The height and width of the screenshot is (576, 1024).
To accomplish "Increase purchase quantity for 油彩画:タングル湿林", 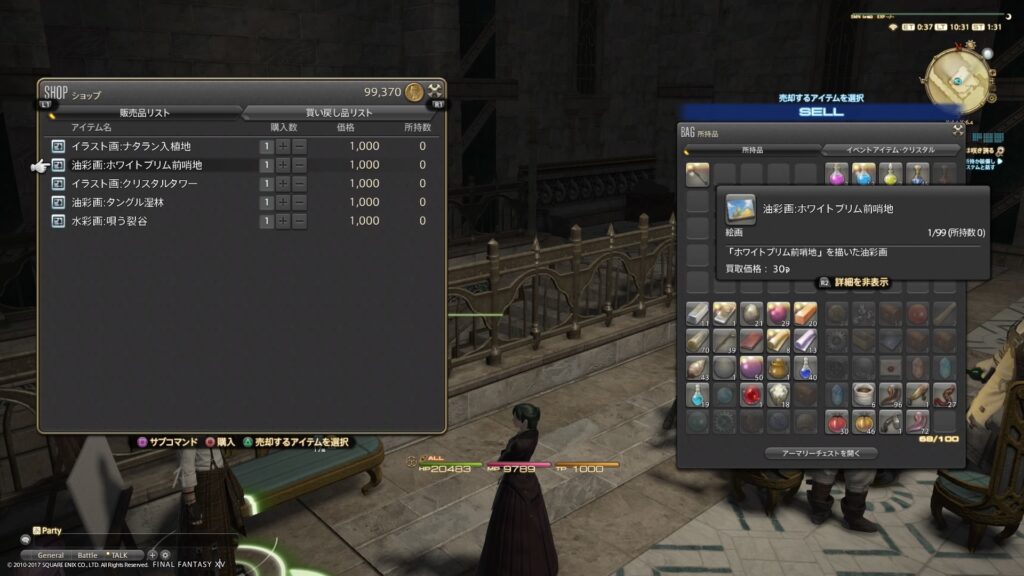I will 283,202.
